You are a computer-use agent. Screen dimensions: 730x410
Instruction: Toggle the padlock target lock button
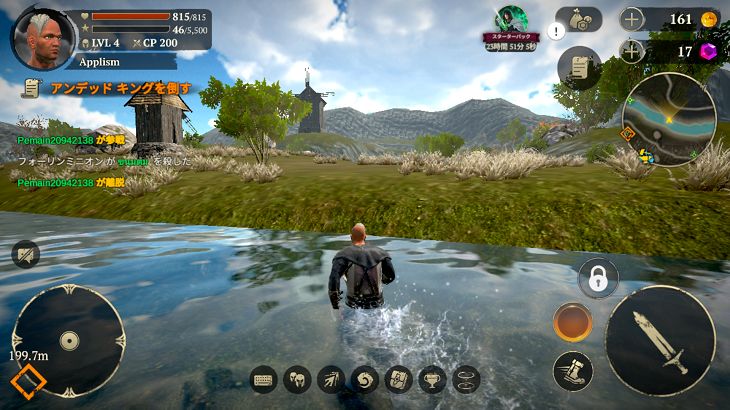pos(598,278)
